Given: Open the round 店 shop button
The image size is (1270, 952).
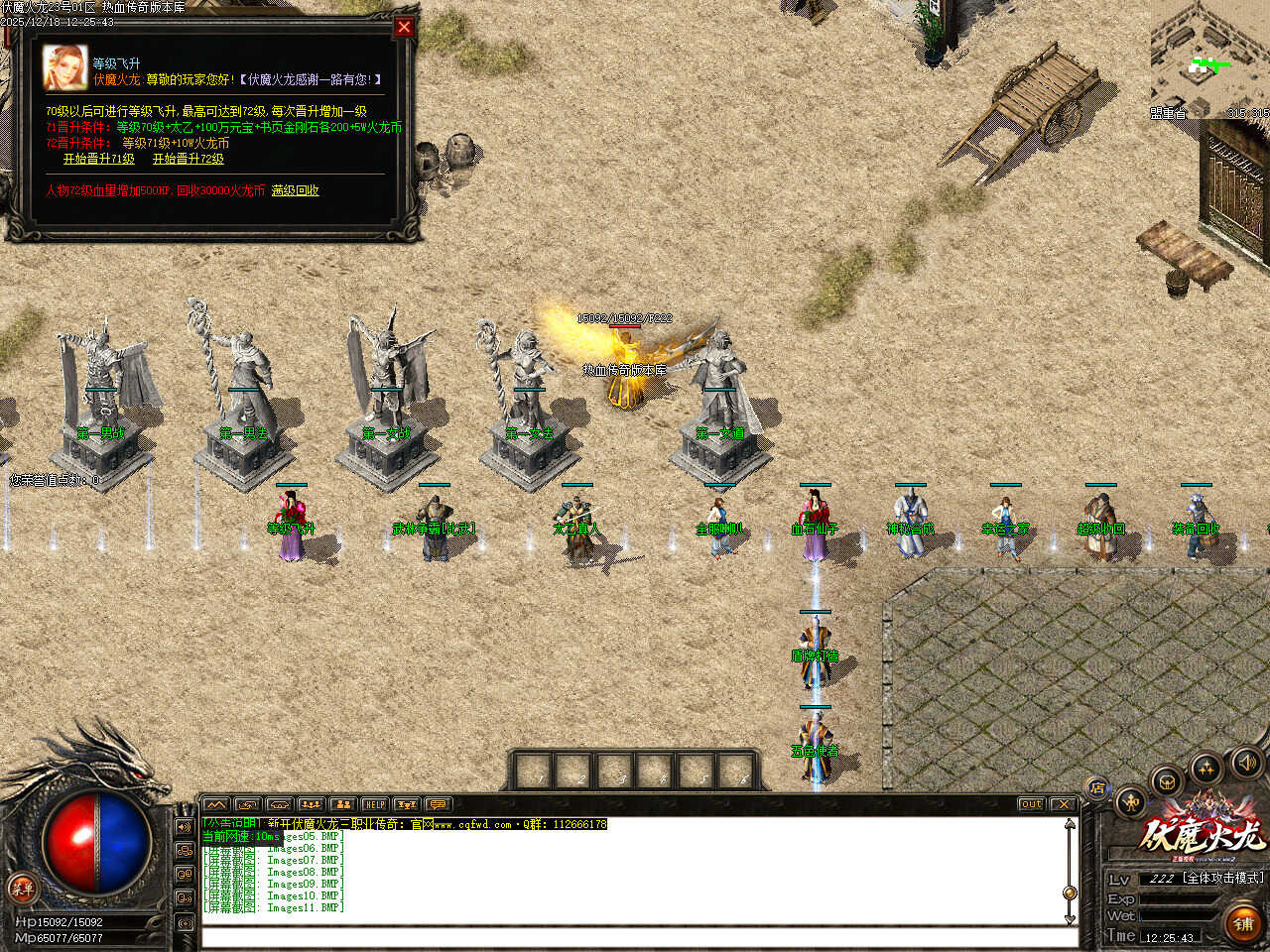Looking at the screenshot, I should 1097,789.
